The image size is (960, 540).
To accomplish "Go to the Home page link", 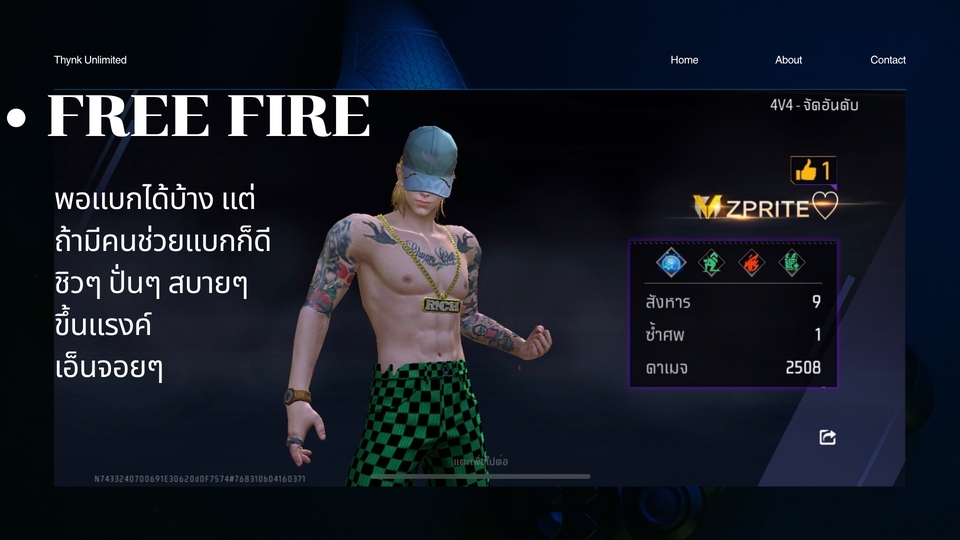I will click(x=684, y=60).
